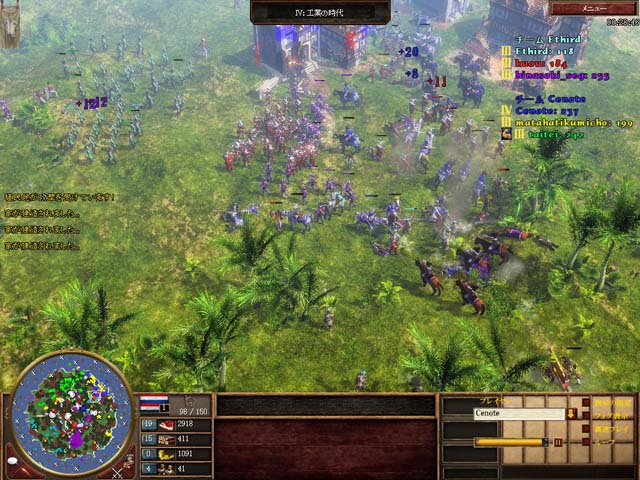The width and height of the screenshot is (640, 480).
Task: Click the pause button beside the speed slider
Action: pos(558,441)
